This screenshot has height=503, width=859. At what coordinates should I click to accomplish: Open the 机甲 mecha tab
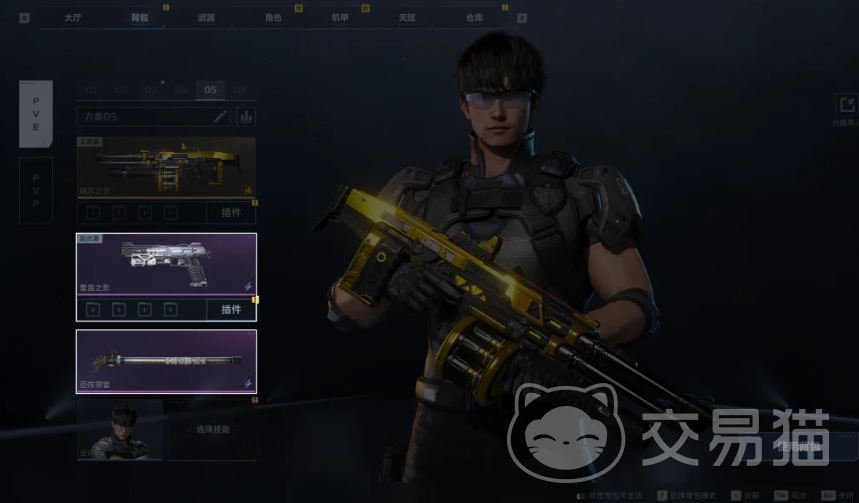340,17
